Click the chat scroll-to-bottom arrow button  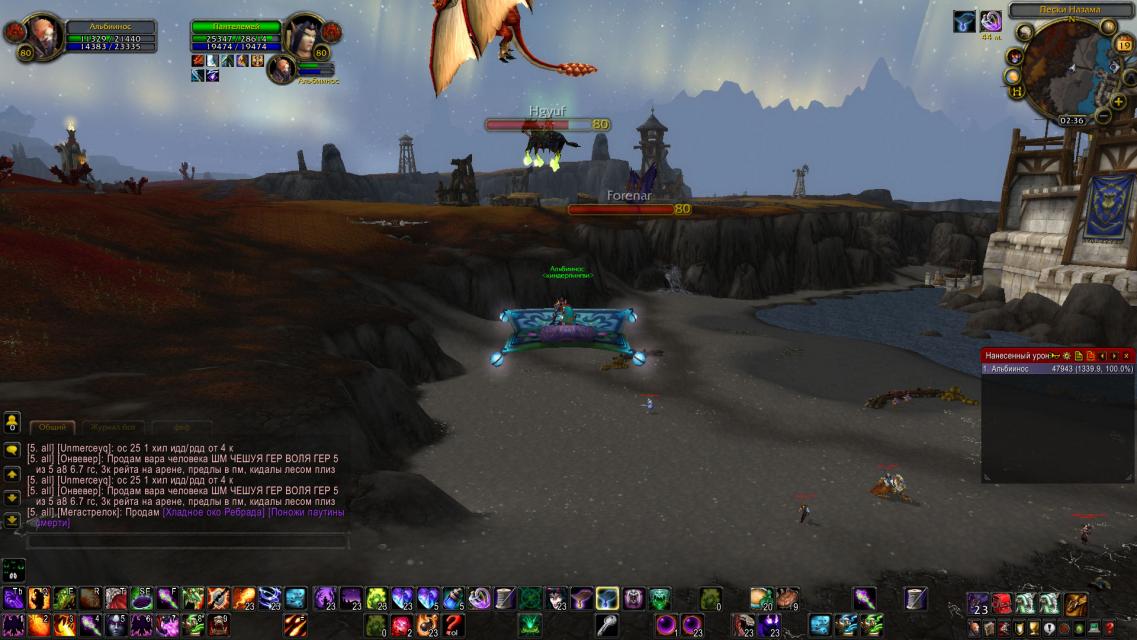coord(12,520)
